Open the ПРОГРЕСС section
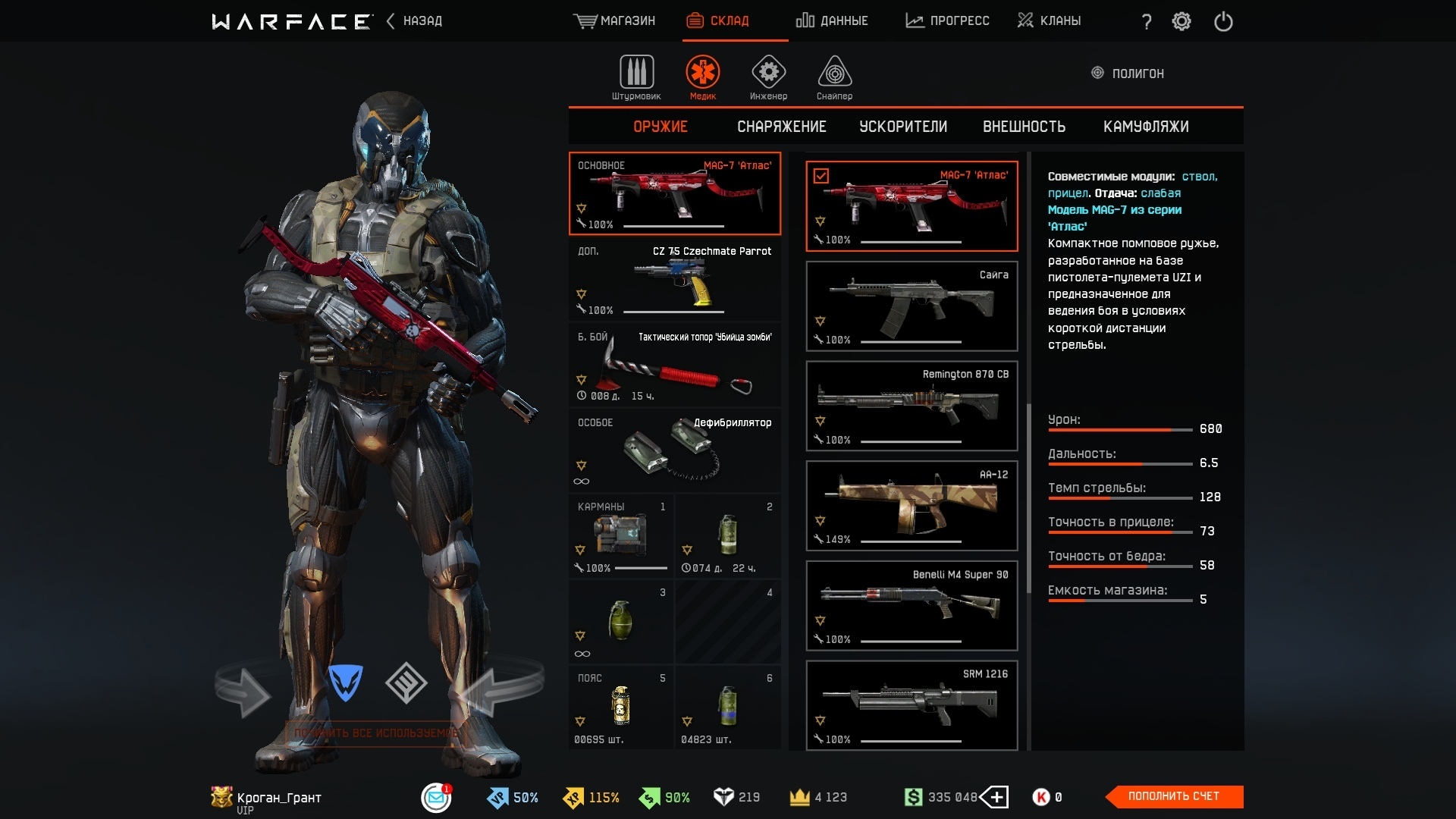The width and height of the screenshot is (1456, 819). tap(947, 21)
